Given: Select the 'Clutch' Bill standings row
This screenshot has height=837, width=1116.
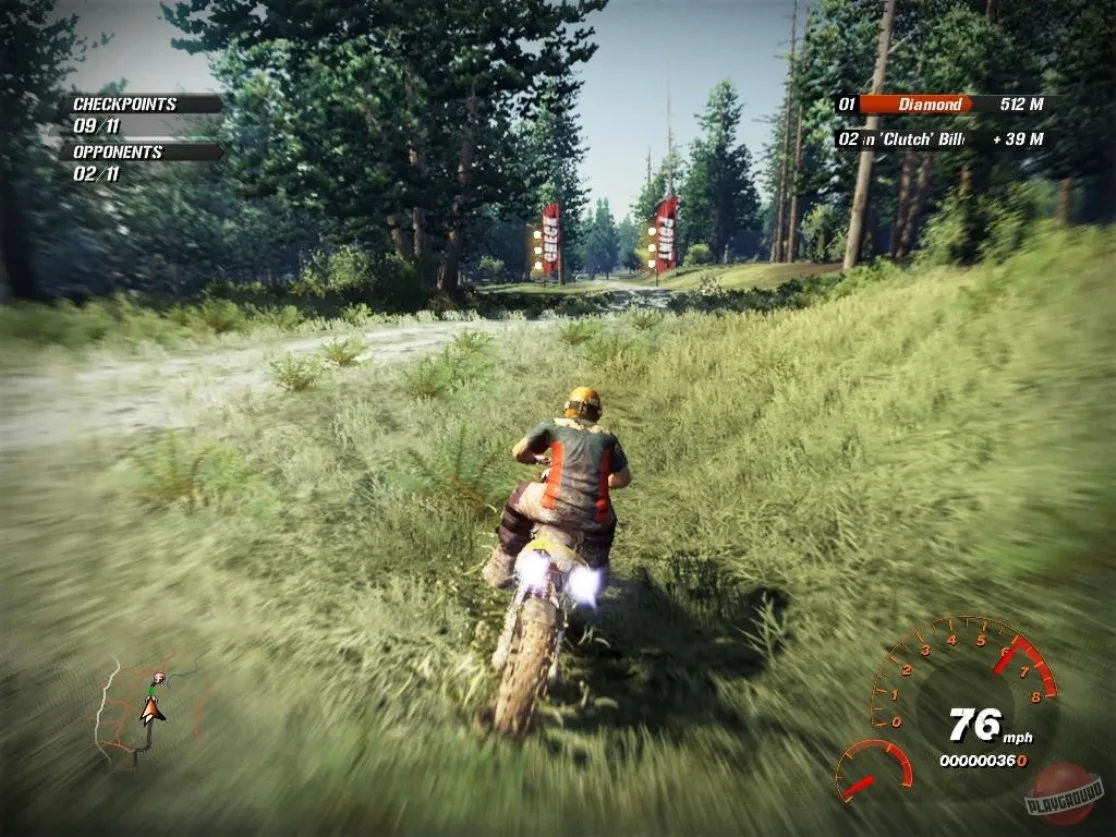Looking at the screenshot, I should [940, 139].
